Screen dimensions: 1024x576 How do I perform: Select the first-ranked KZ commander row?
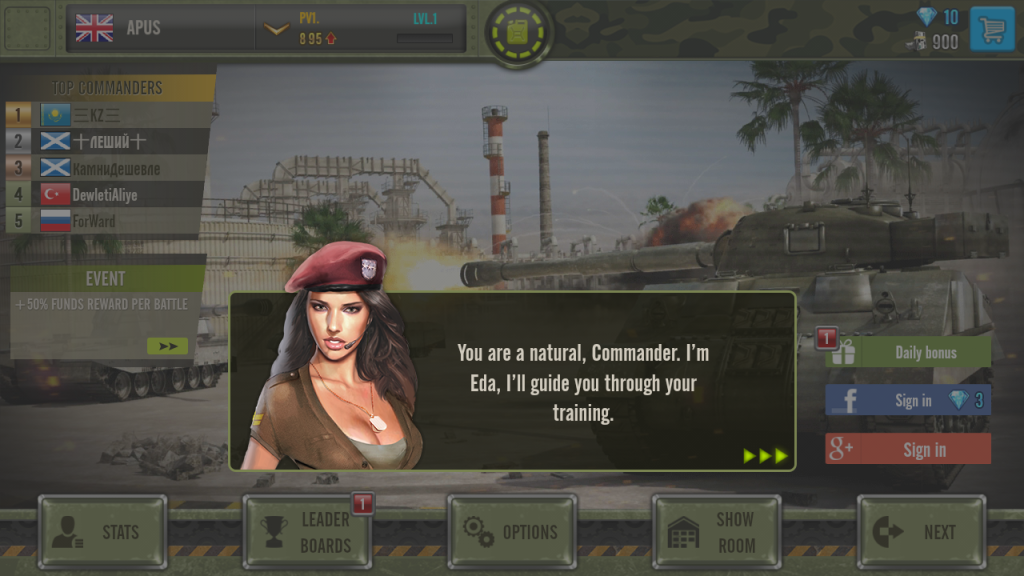pos(108,115)
